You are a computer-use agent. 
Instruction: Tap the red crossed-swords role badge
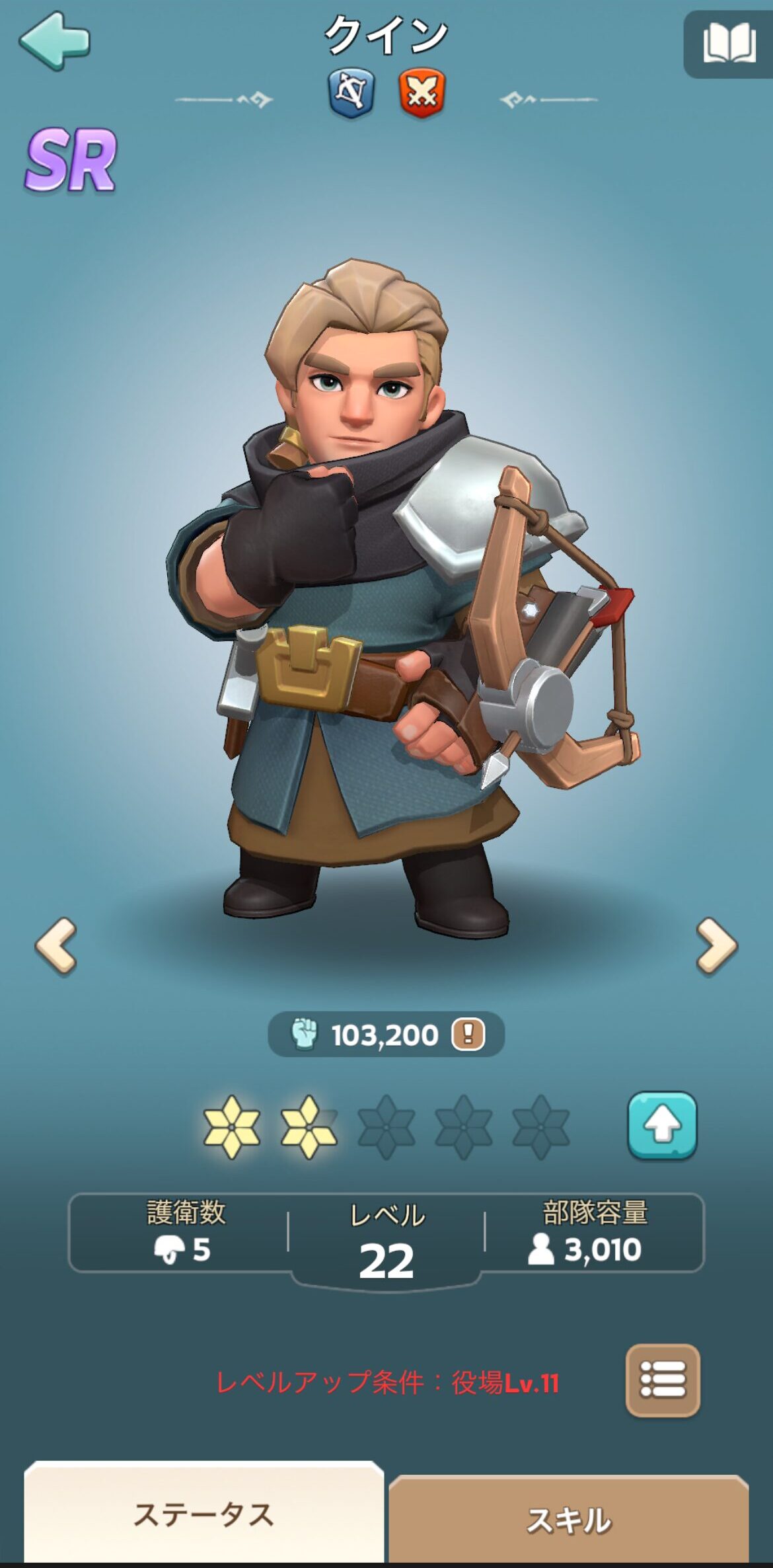[422, 93]
